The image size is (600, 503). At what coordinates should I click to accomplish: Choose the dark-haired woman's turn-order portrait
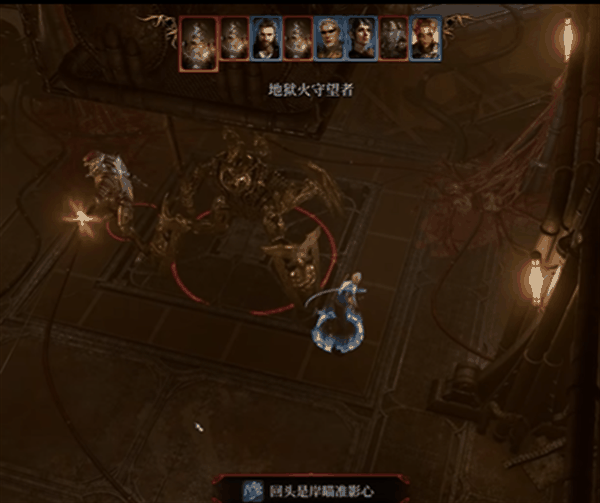click(361, 40)
